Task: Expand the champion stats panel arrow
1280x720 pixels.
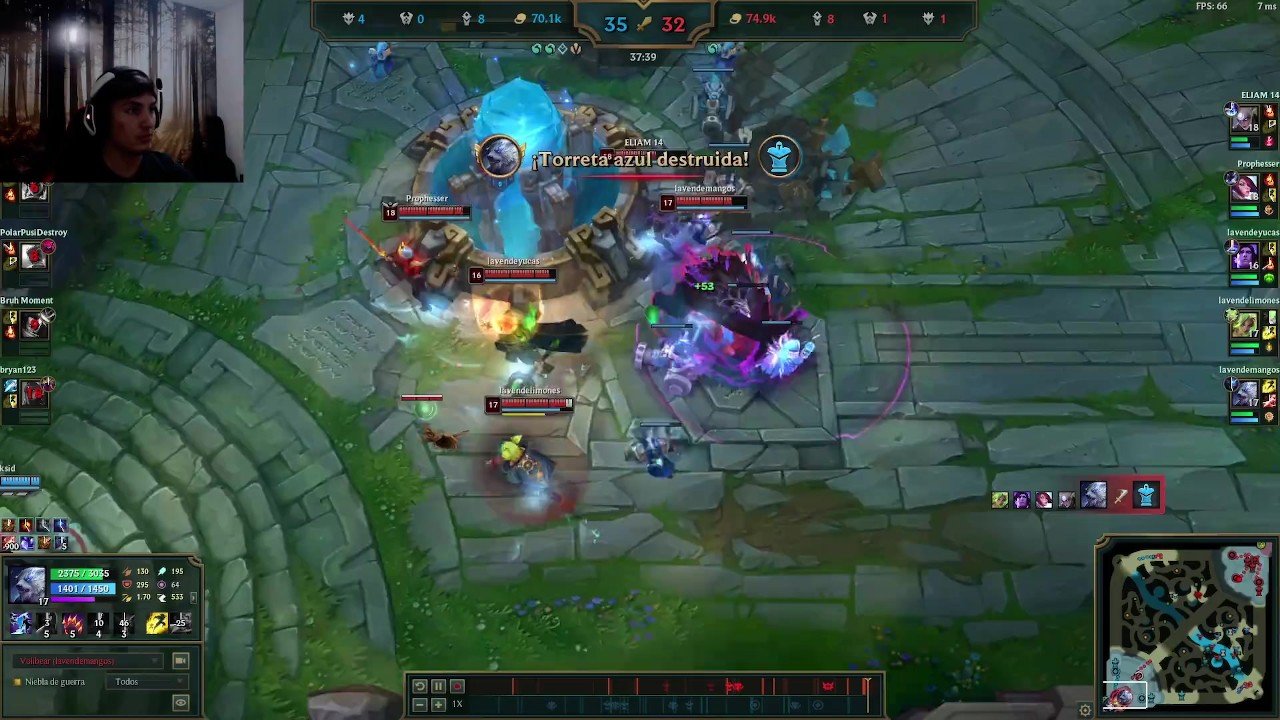Action: [x=194, y=597]
